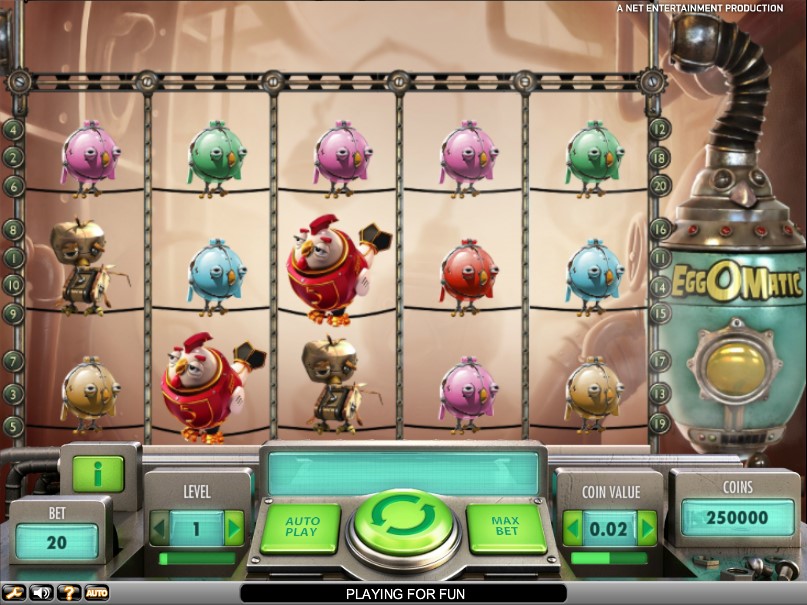
Task: Choose payline number 20 marker
Action: tap(660, 185)
